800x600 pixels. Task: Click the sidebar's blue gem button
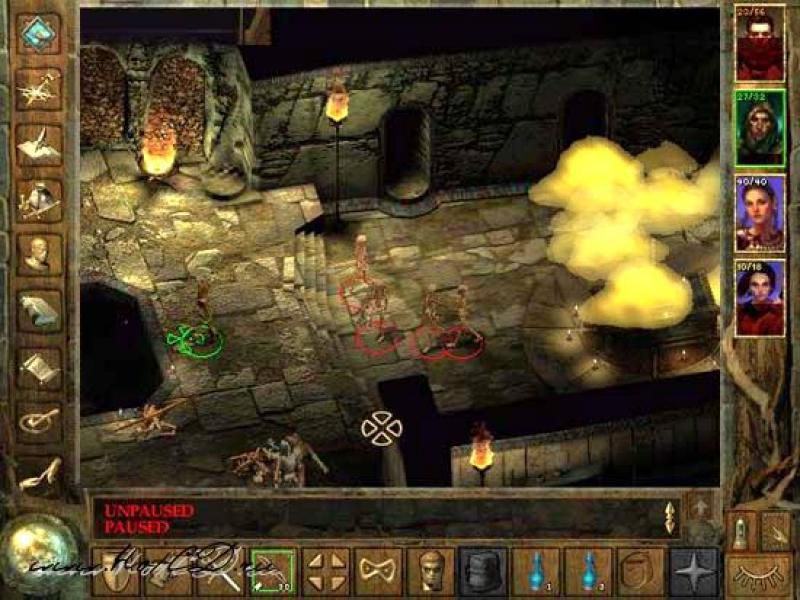tap(39, 34)
